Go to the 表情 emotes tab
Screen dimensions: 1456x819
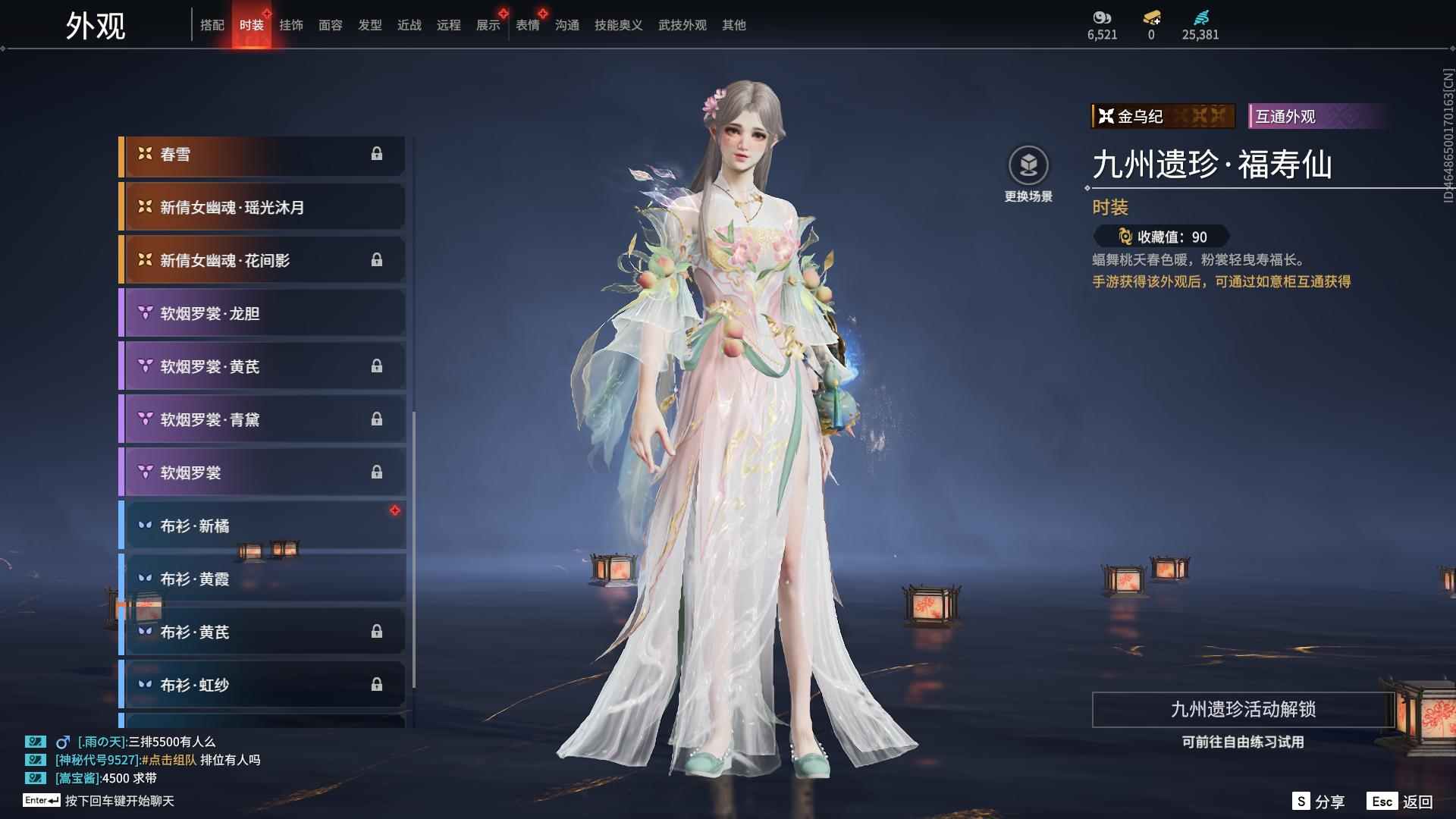(527, 25)
